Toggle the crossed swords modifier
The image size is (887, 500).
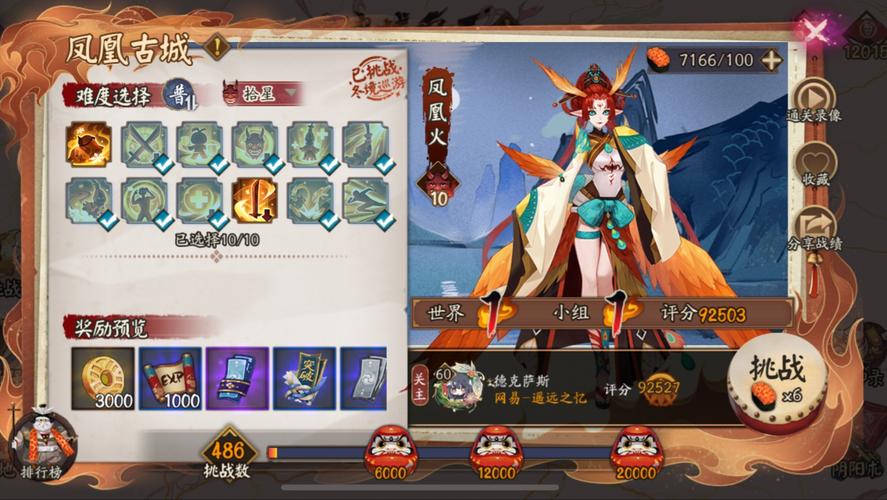point(144,144)
